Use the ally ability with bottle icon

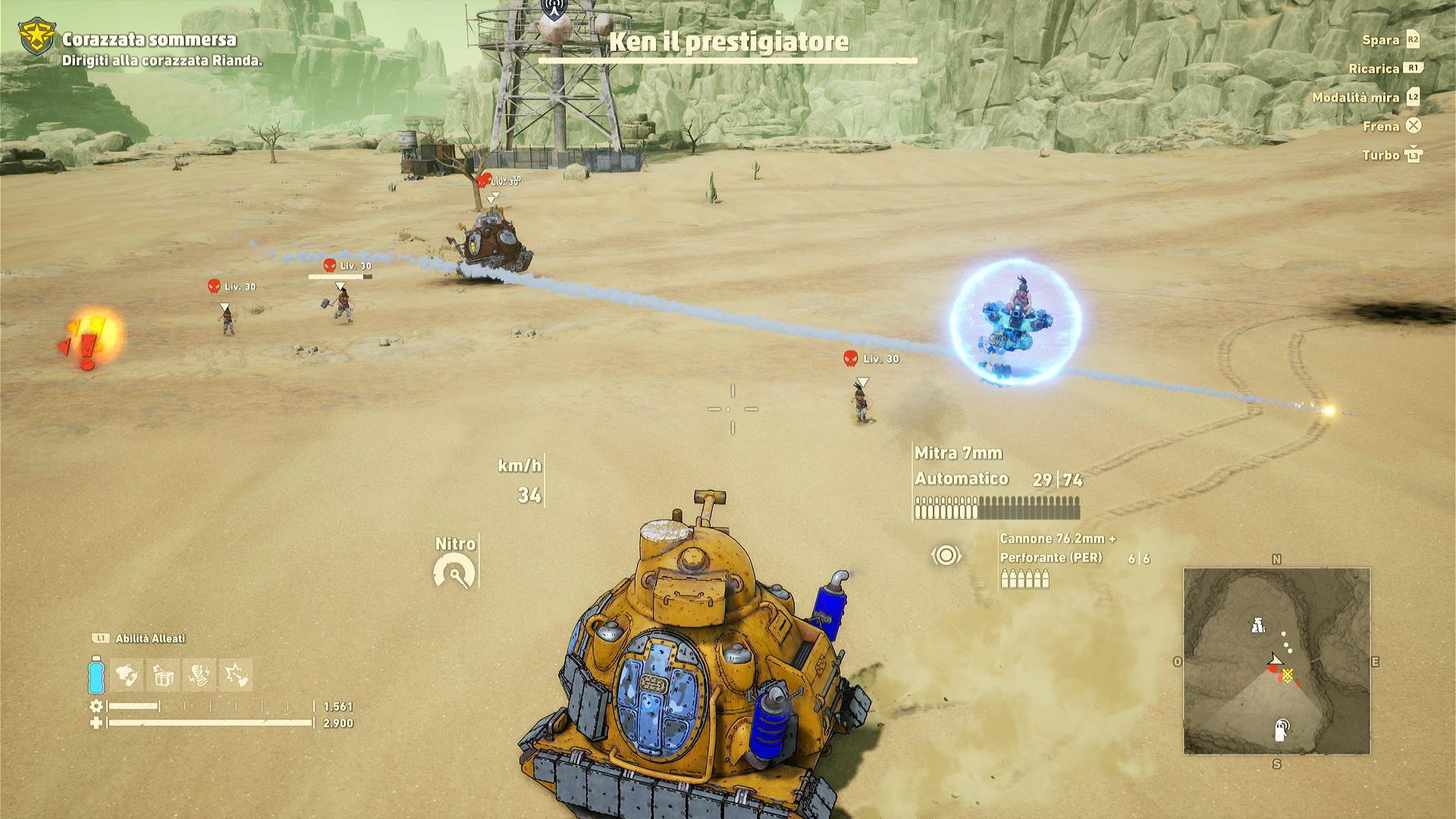127,675
